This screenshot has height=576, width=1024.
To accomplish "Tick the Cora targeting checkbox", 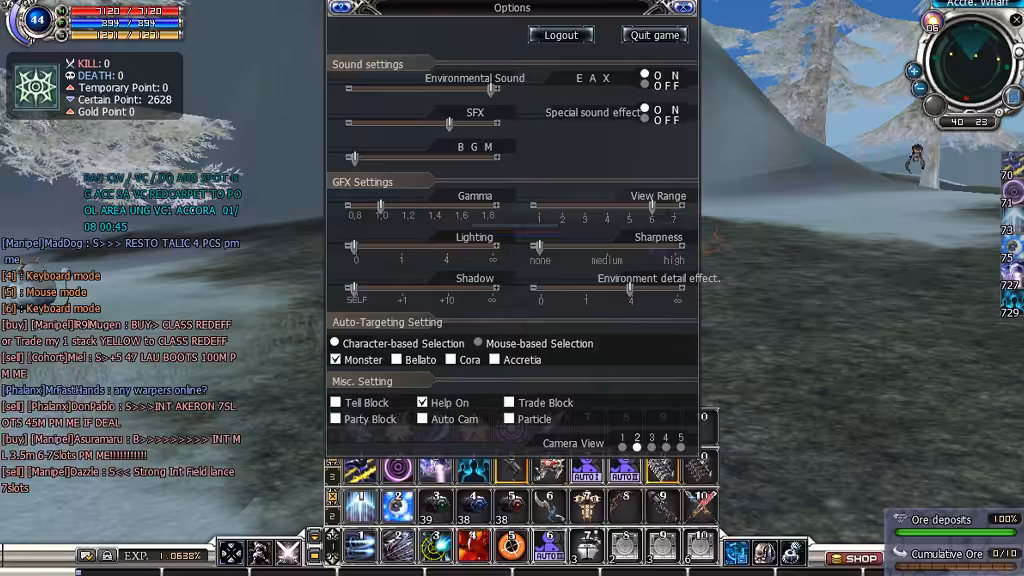I will coord(451,359).
